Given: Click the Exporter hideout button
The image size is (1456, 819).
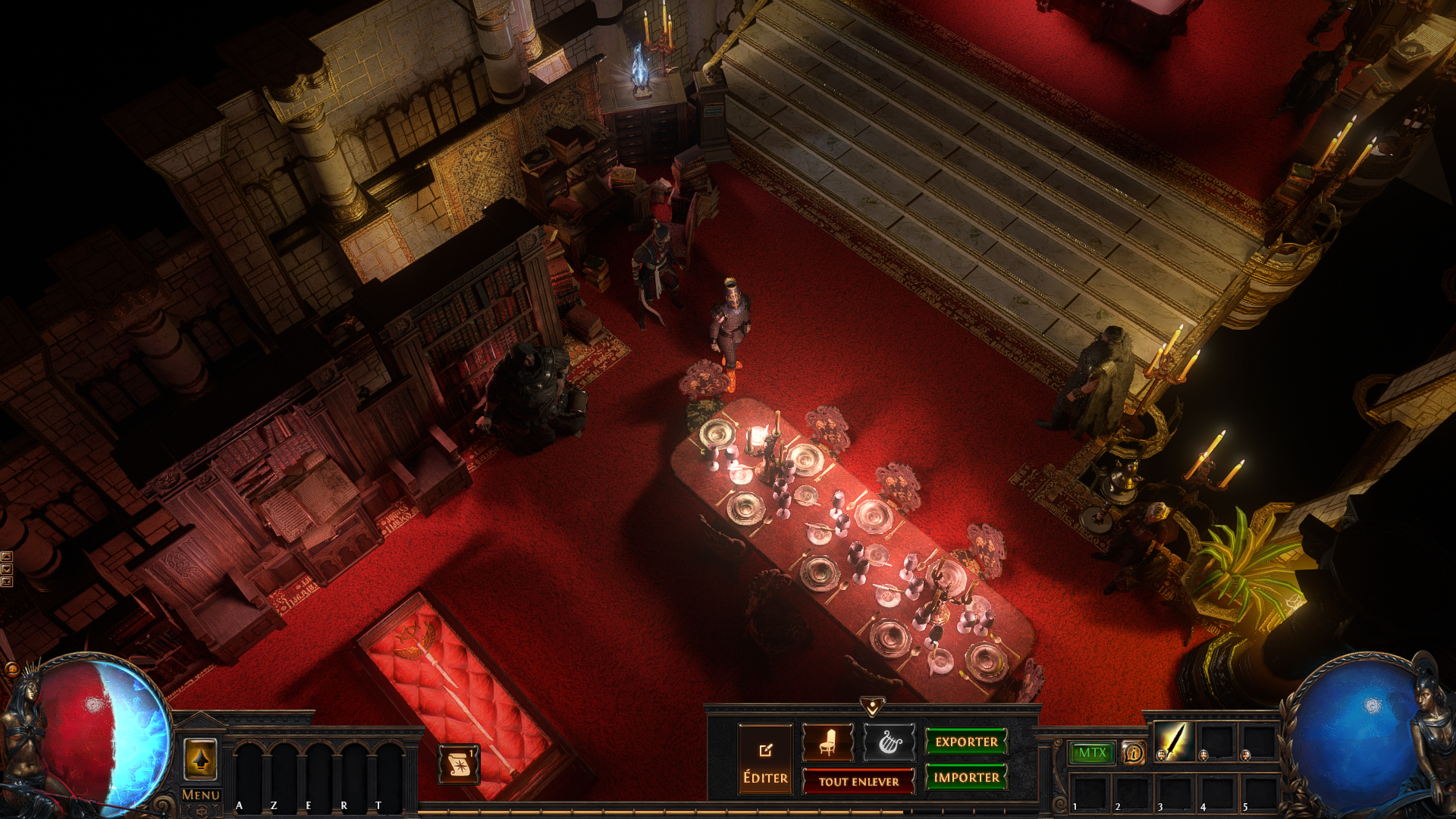Looking at the screenshot, I should (x=966, y=742).
